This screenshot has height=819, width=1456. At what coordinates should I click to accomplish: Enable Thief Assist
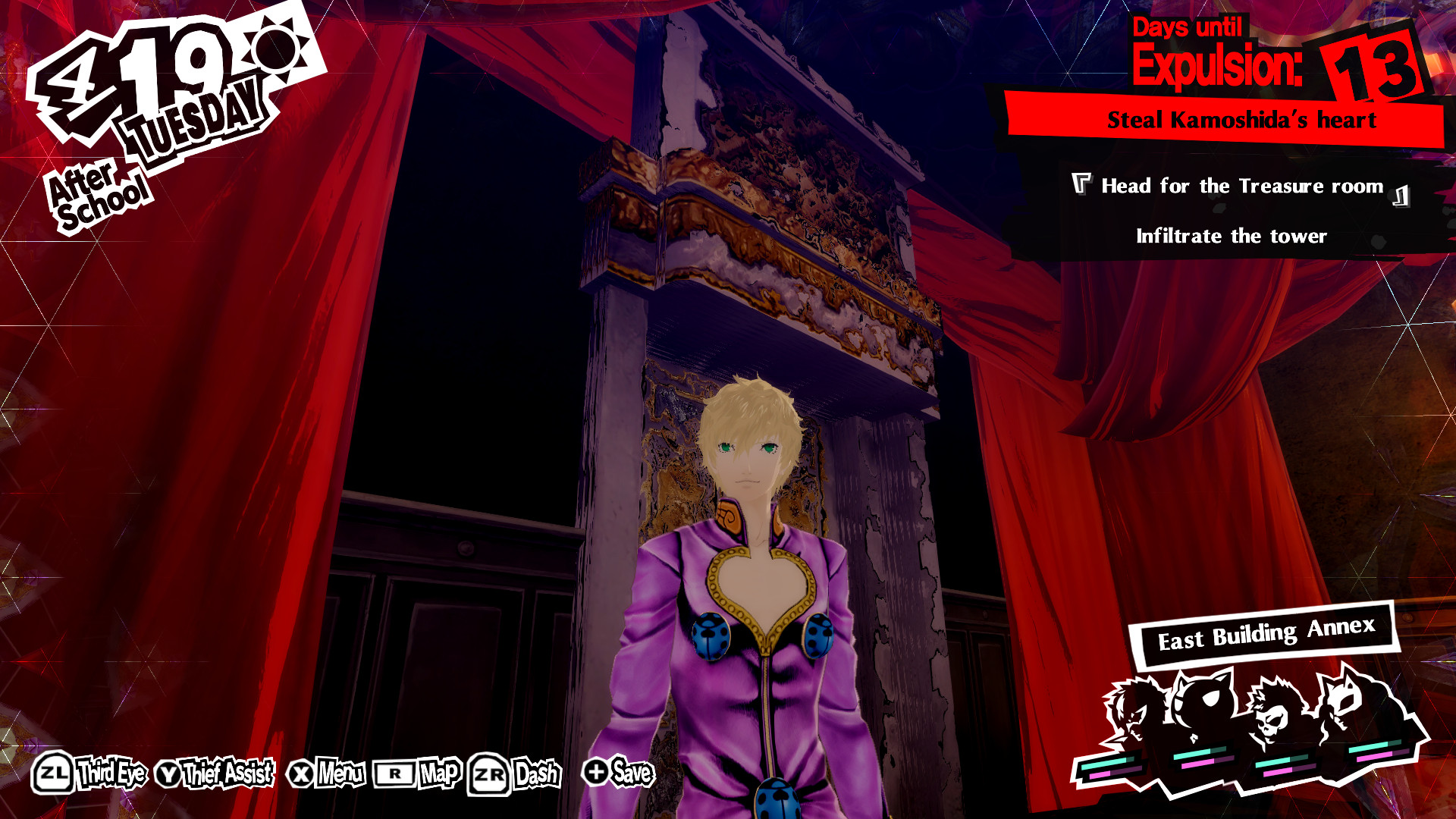(227, 774)
